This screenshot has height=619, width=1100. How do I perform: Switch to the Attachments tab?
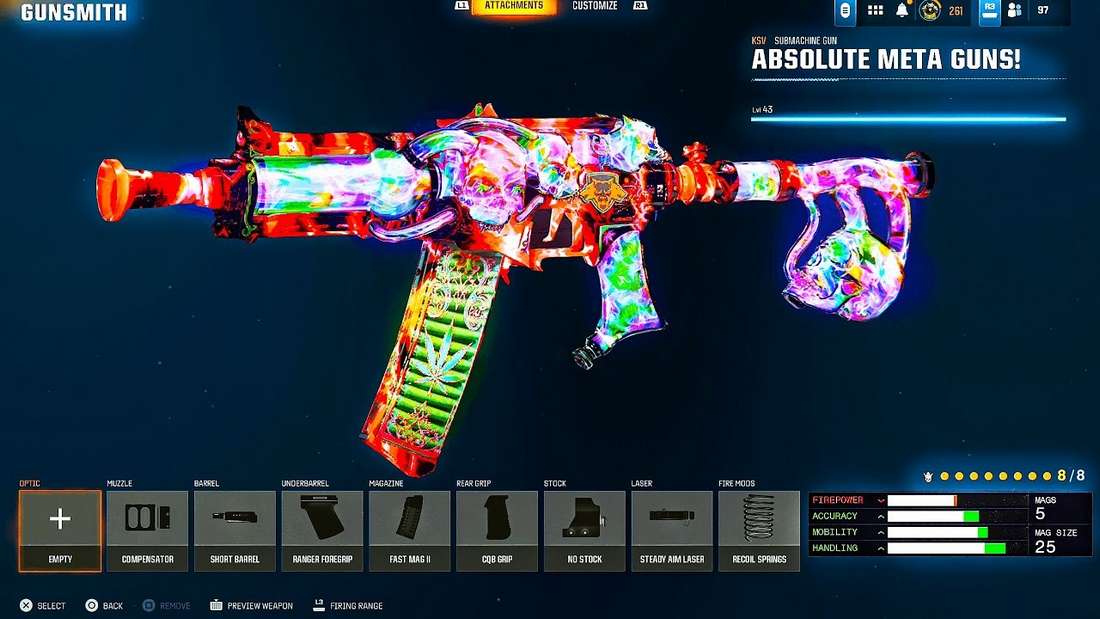(514, 6)
